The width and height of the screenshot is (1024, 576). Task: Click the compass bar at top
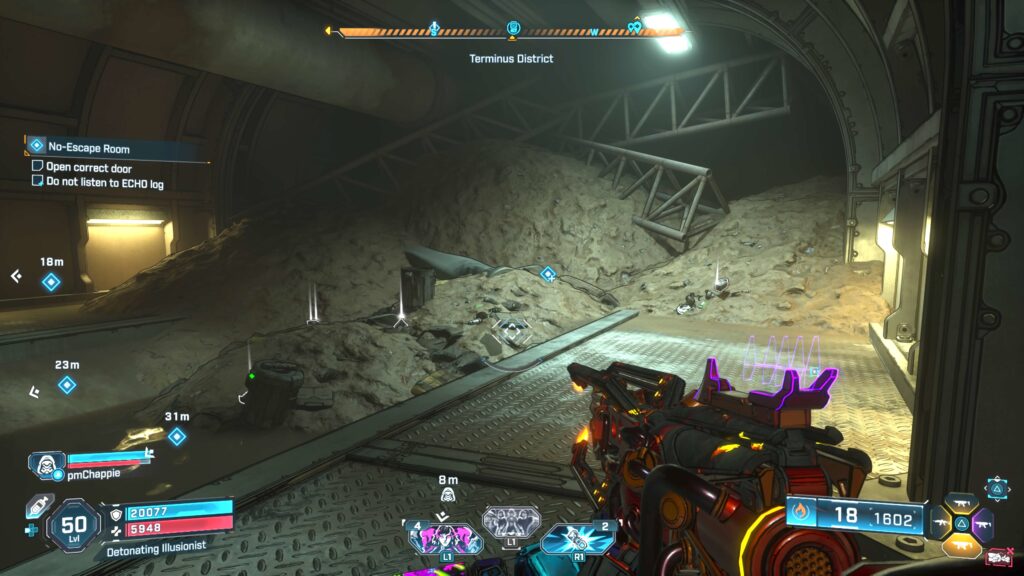[510, 32]
